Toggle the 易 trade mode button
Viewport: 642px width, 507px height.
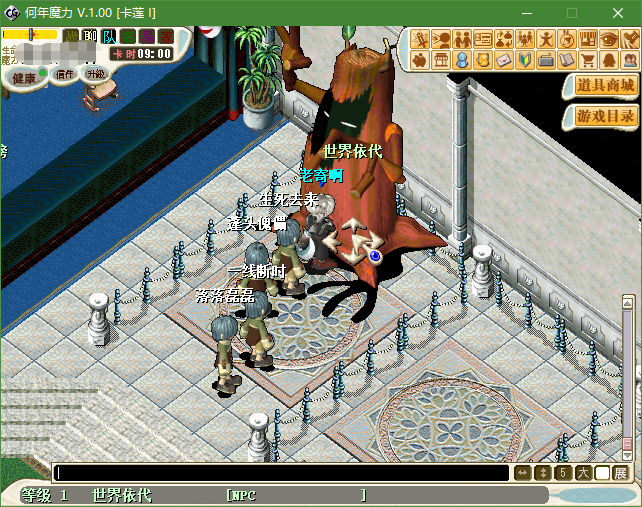click(x=146, y=36)
